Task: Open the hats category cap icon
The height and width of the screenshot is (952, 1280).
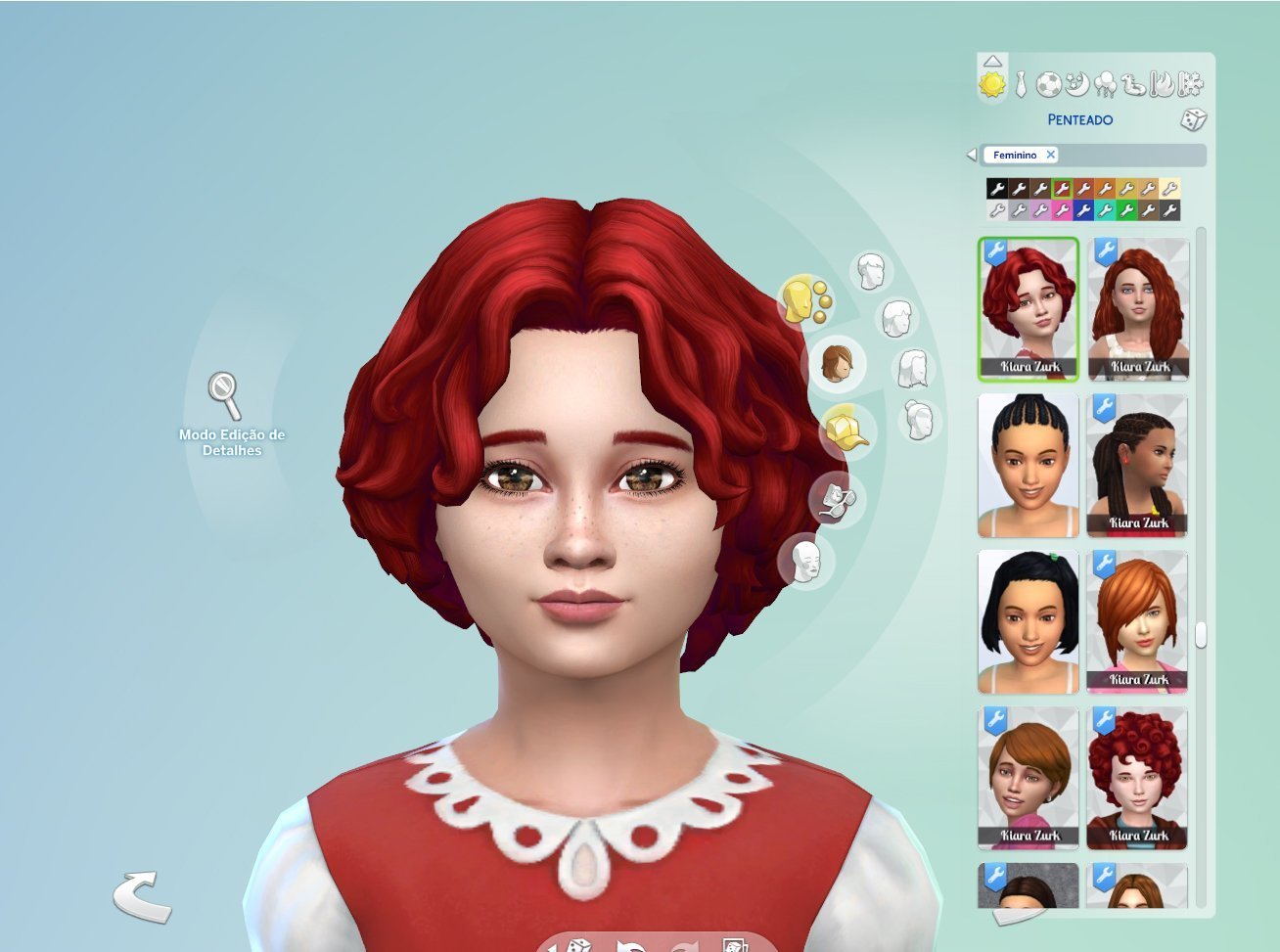Action: tap(846, 431)
